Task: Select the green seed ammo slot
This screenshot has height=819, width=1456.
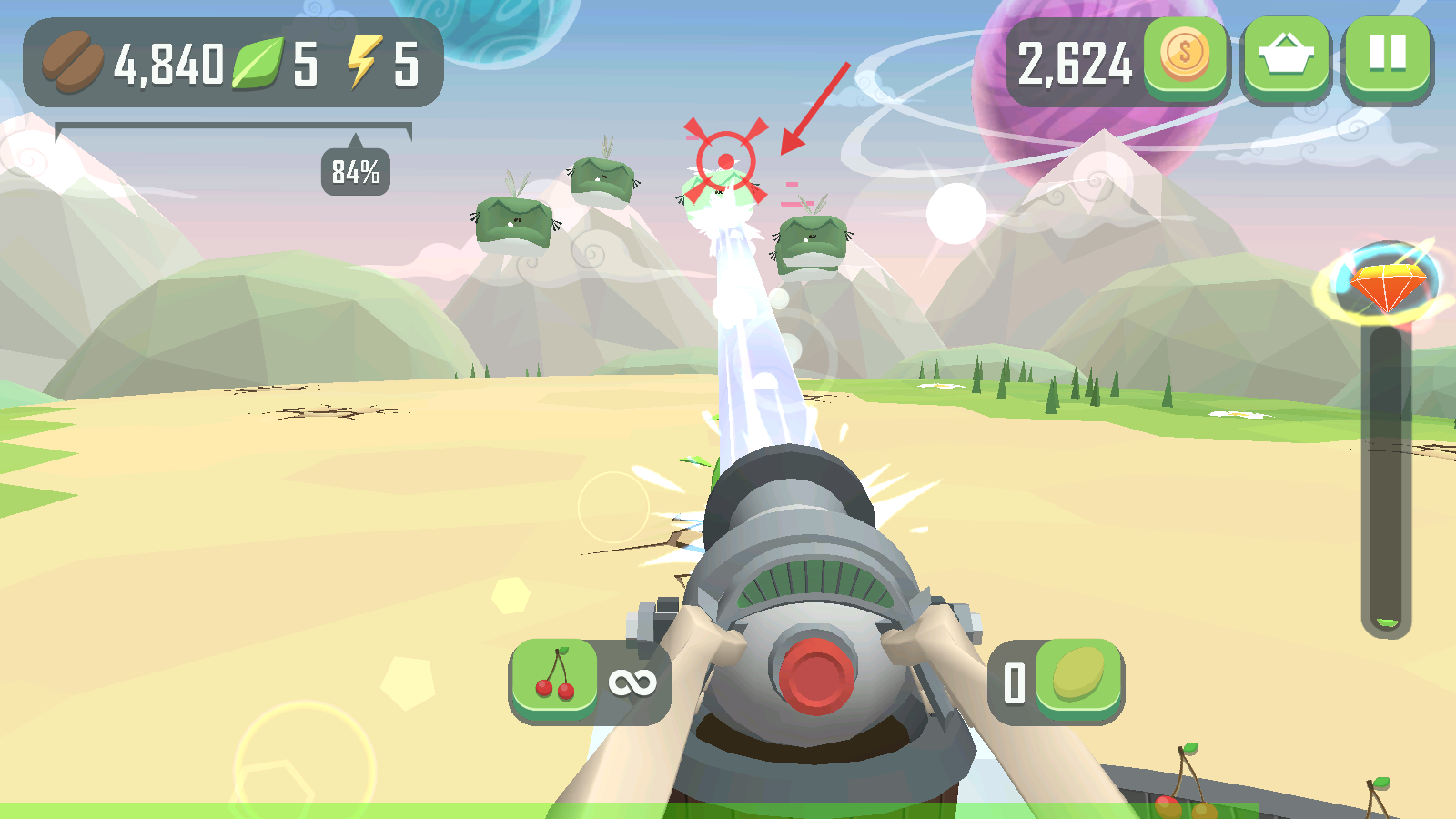Action: coord(1078,679)
